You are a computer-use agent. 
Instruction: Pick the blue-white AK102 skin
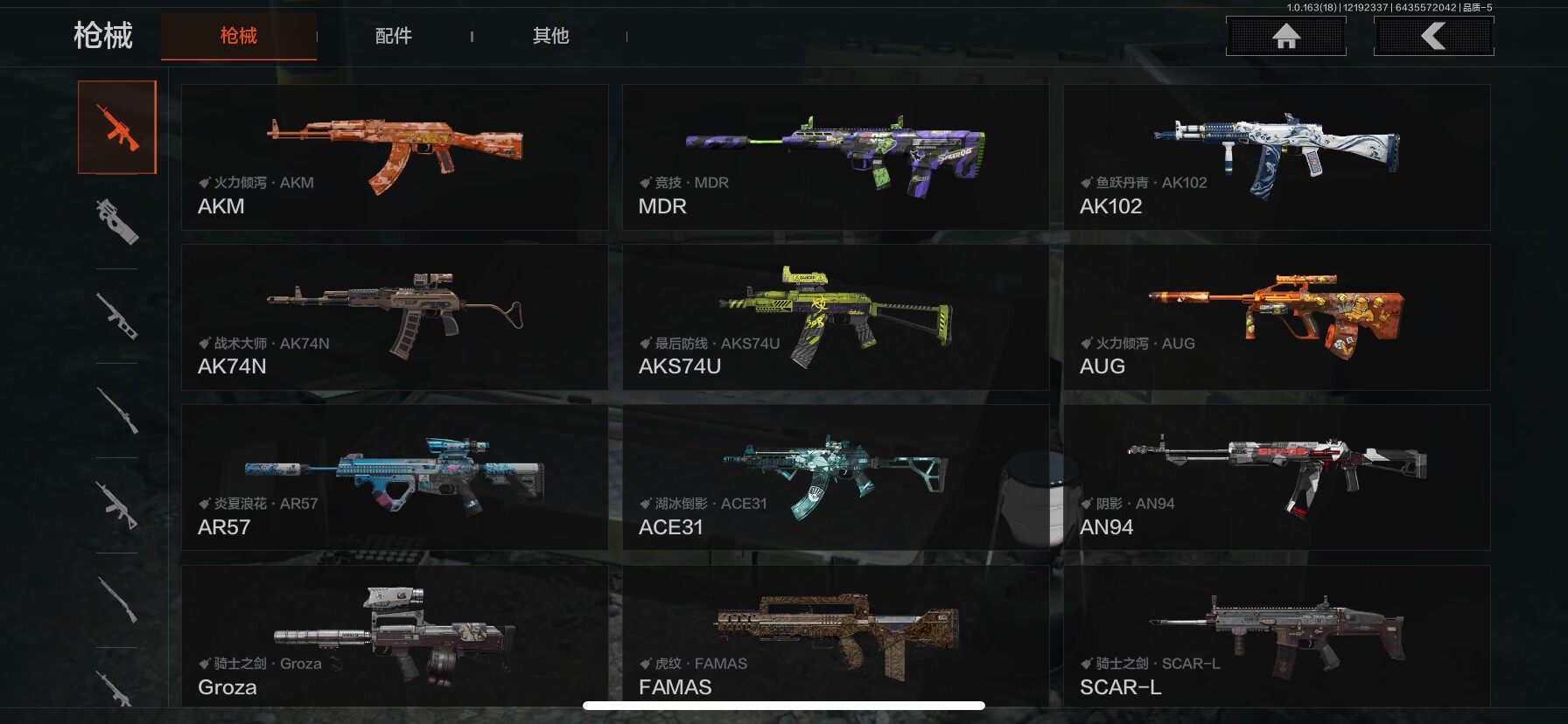click(1277, 157)
